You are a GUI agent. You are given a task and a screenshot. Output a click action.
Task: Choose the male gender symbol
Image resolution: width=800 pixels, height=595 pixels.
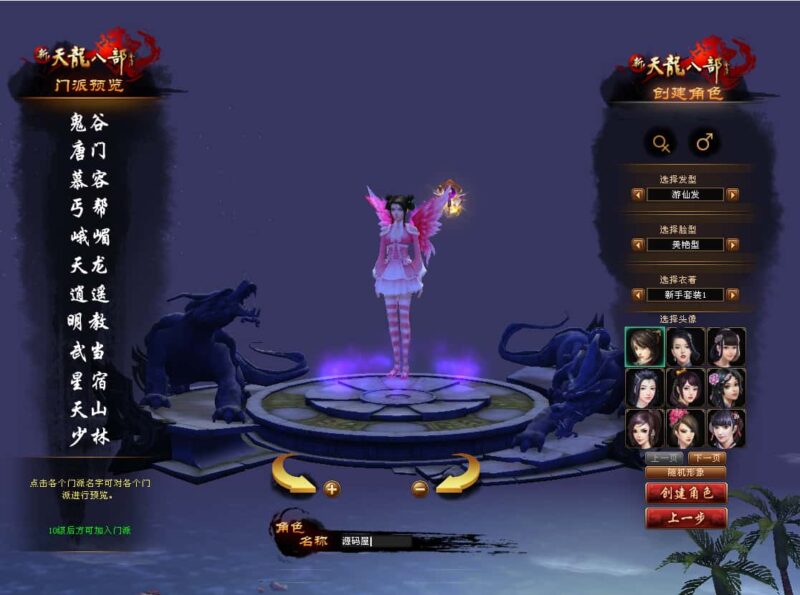705,143
